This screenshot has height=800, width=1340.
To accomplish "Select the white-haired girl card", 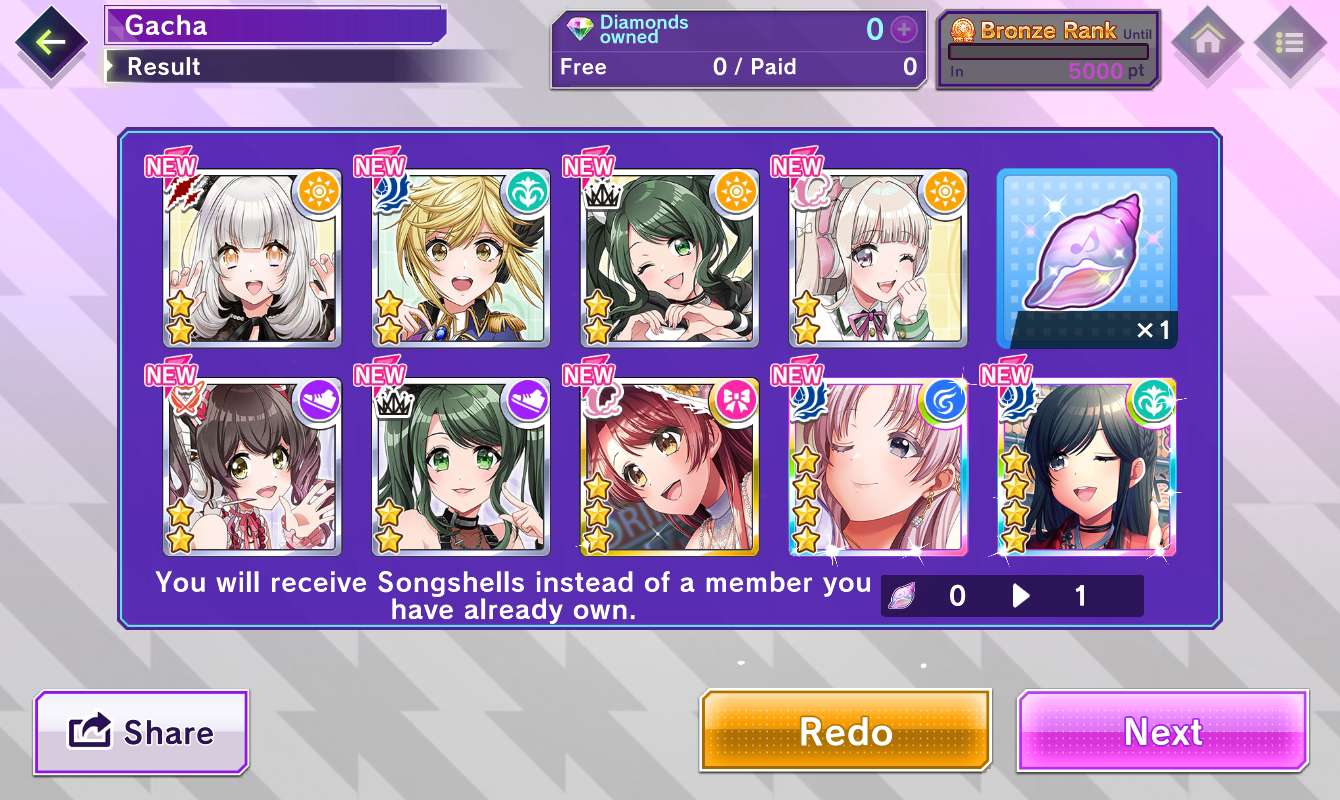I will pyautogui.click(x=252, y=258).
